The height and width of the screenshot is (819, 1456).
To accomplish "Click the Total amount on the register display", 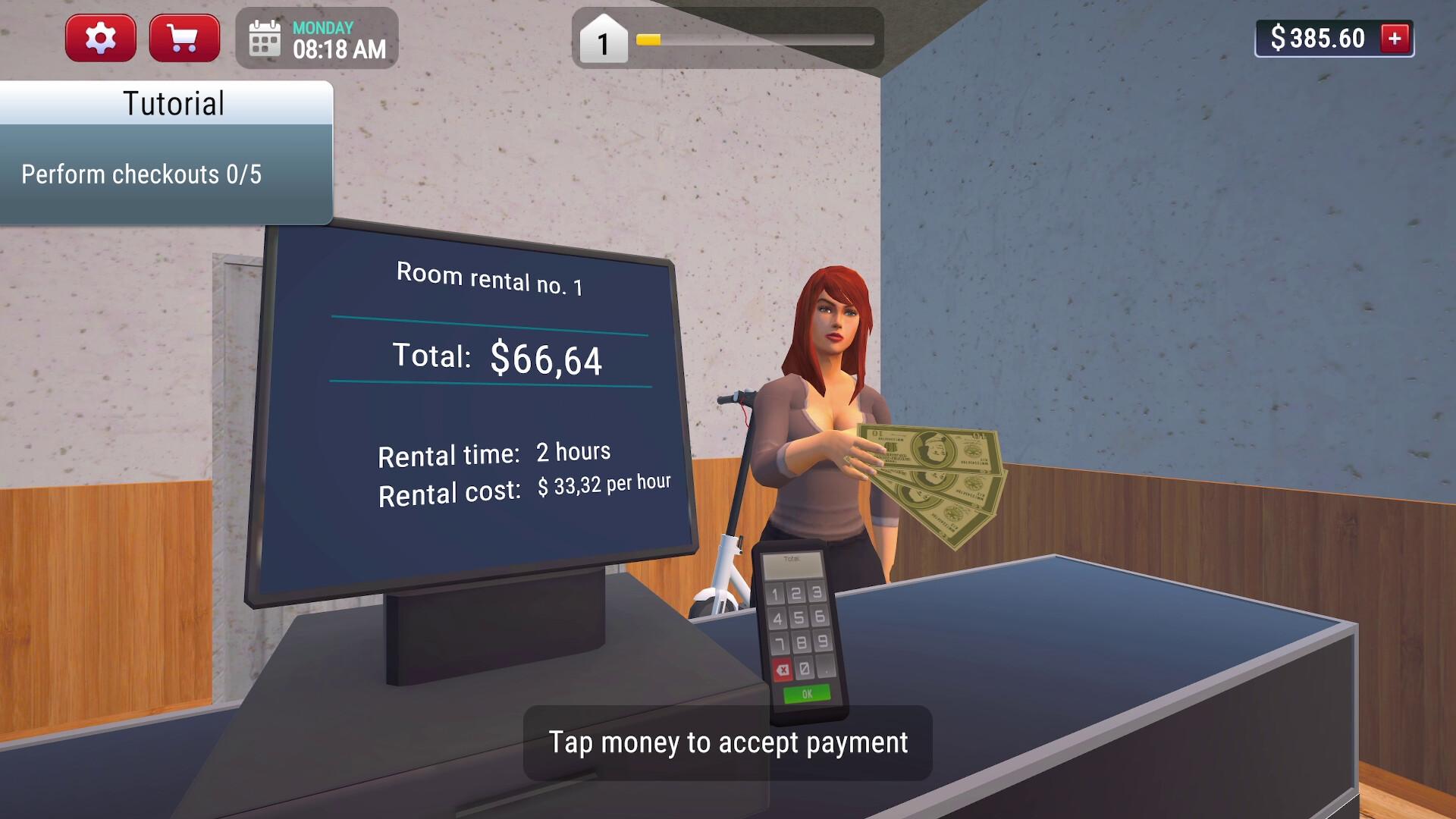I will (497, 358).
